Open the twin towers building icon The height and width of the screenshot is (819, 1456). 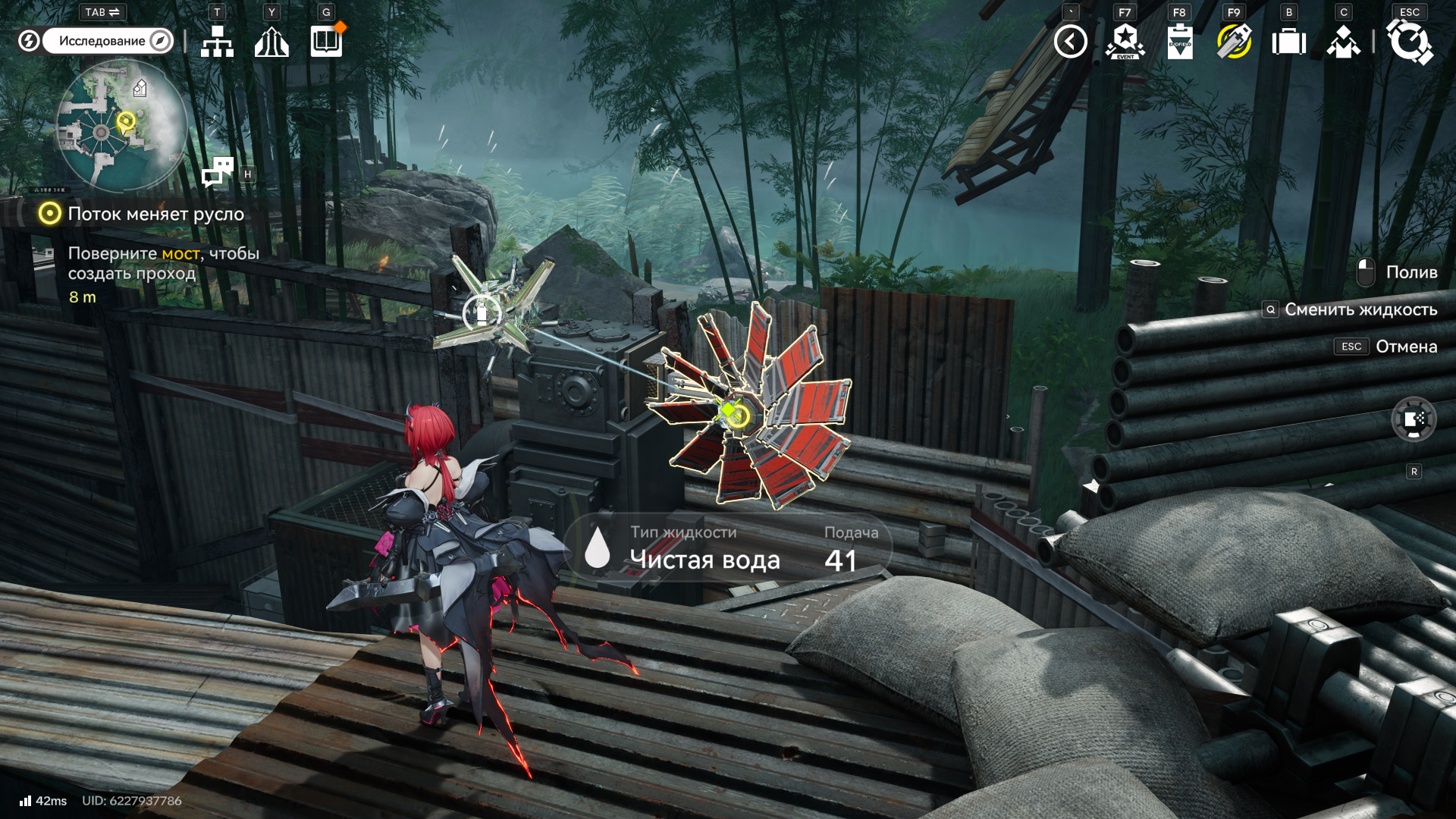tap(271, 41)
